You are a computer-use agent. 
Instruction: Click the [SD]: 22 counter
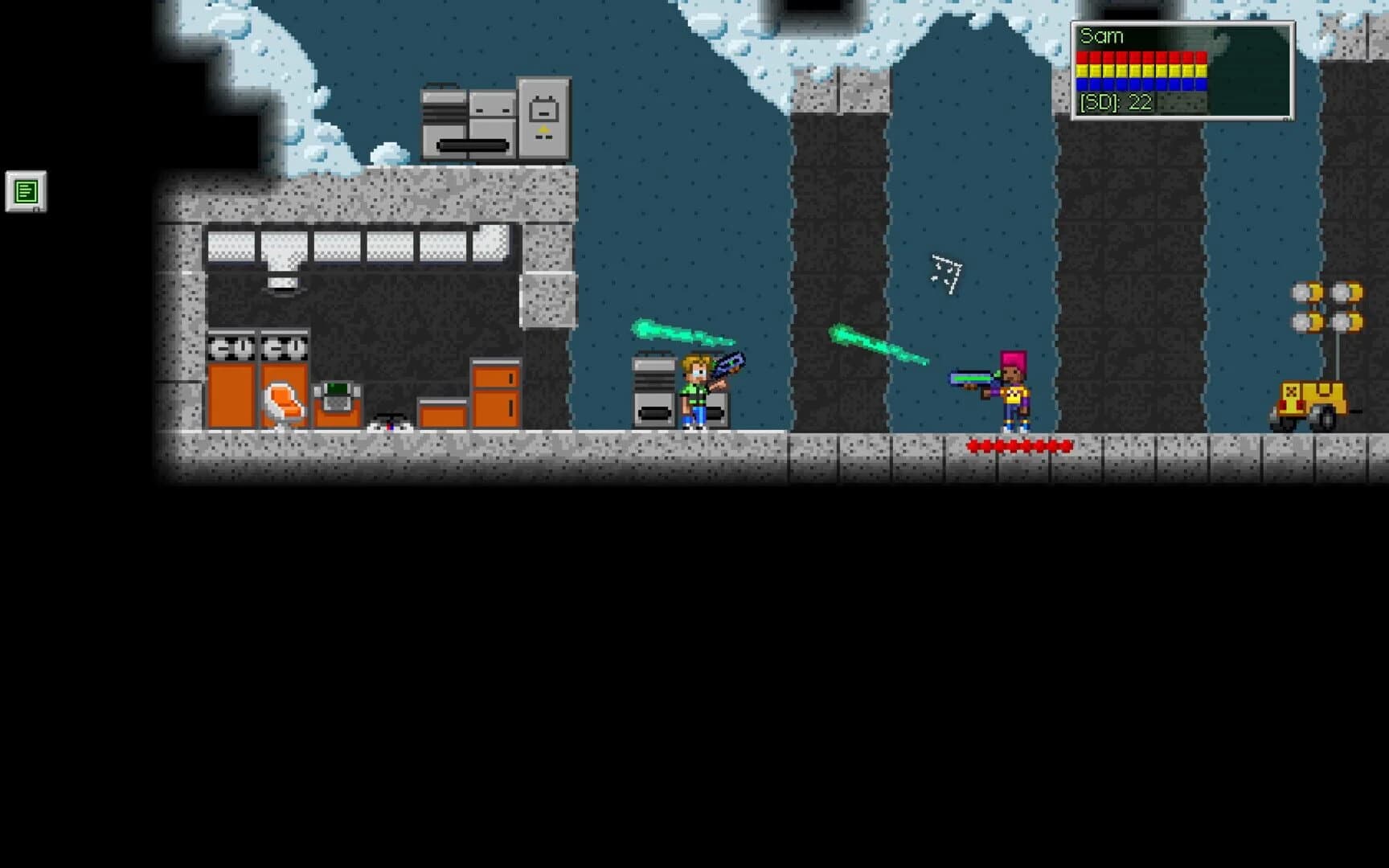coord(1116,104)
